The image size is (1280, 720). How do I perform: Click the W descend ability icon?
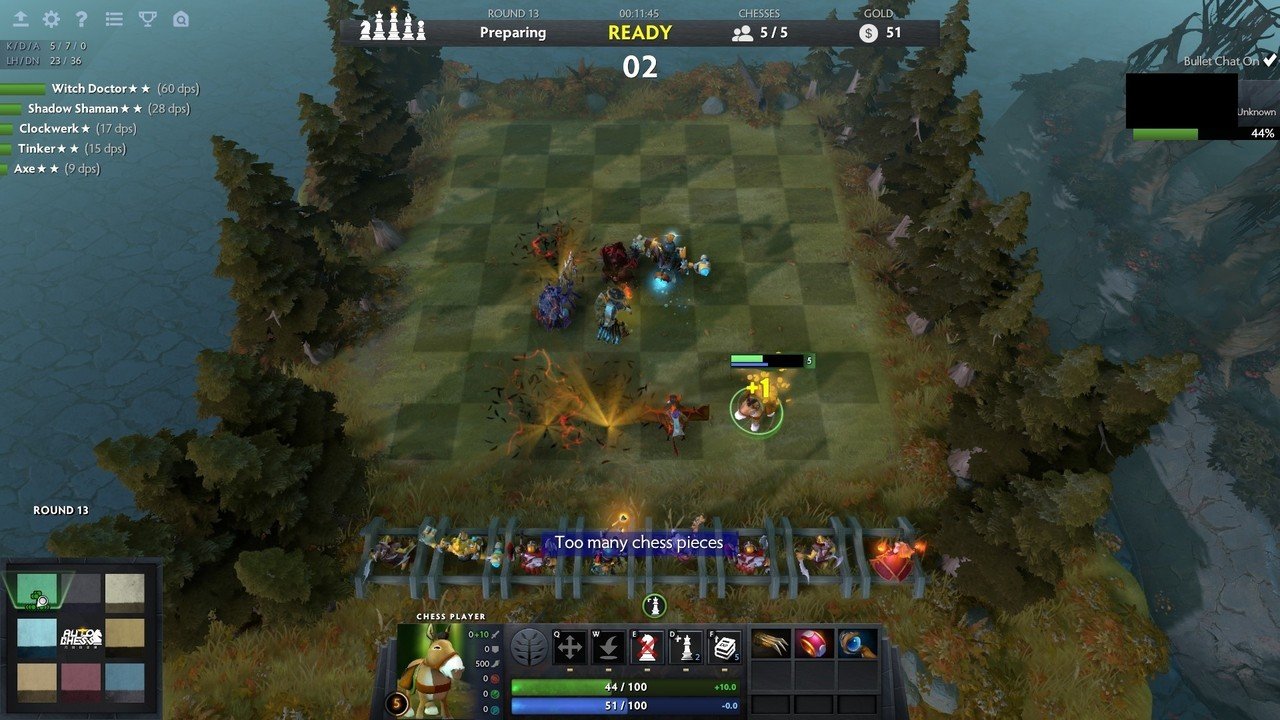[x=607, y=645]
